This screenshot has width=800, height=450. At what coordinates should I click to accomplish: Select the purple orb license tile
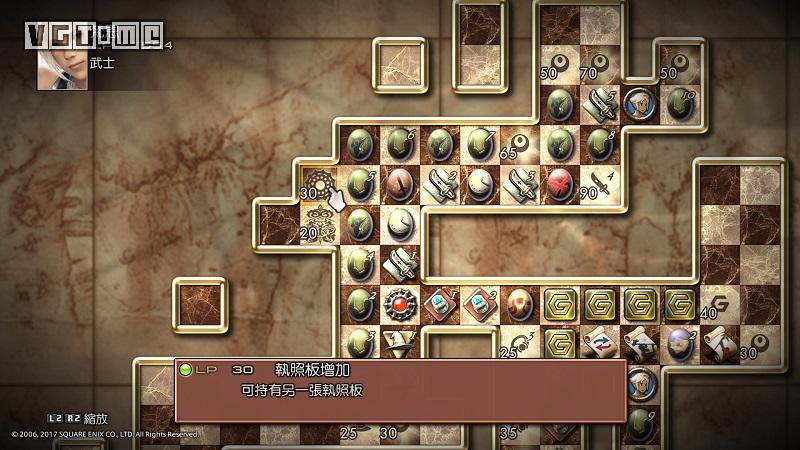[x=680, y=343]
